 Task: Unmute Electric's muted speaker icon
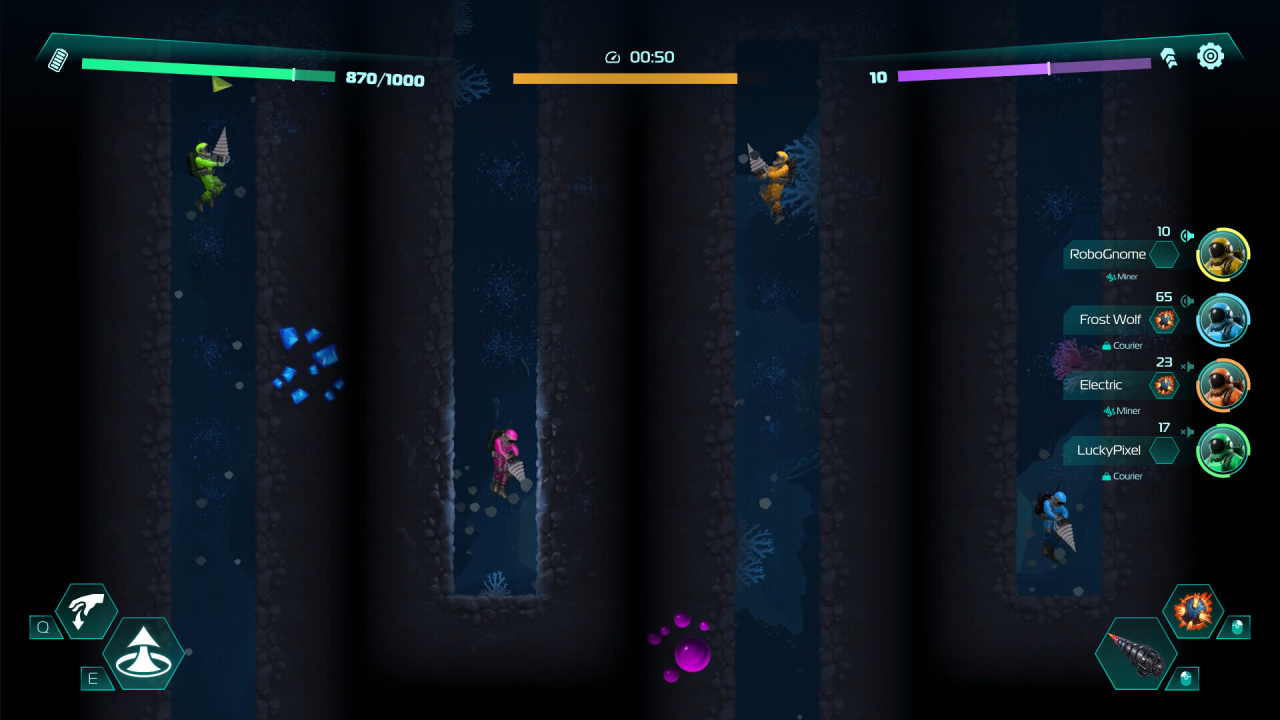click(1187, 367)
